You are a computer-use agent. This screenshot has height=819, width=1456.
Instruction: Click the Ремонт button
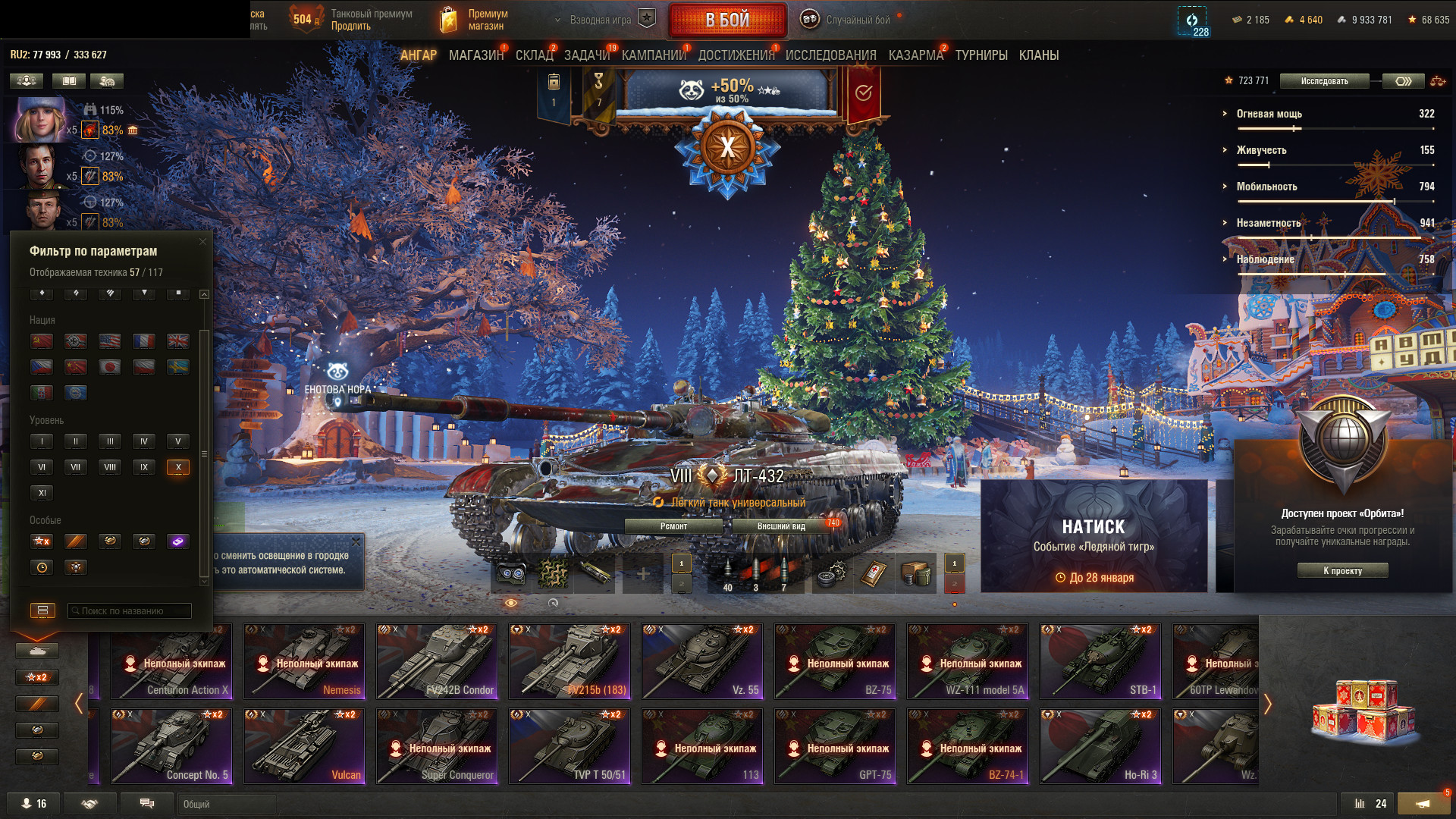(673, 526)
